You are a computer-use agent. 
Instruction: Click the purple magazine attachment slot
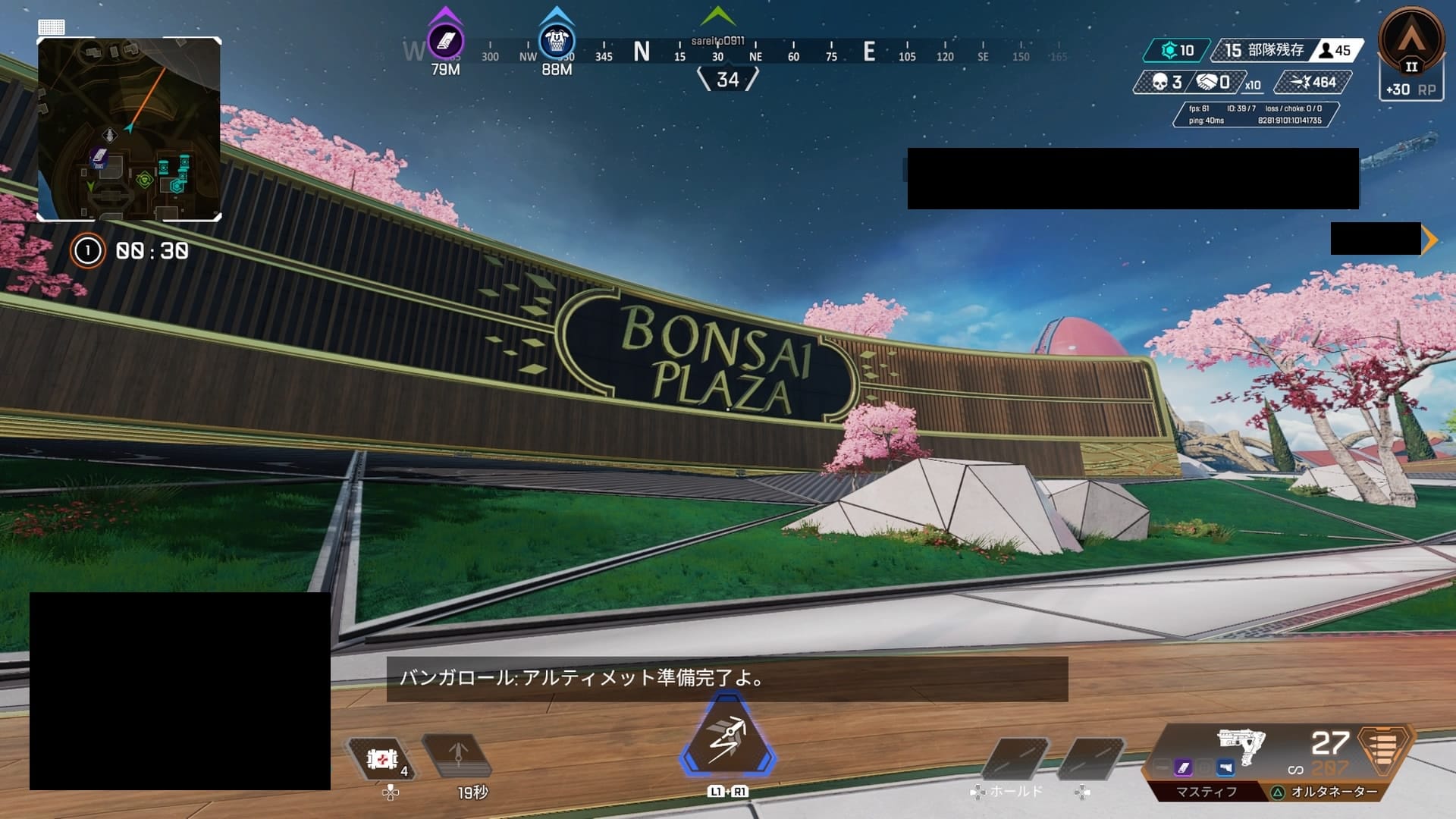[1182, 768]
